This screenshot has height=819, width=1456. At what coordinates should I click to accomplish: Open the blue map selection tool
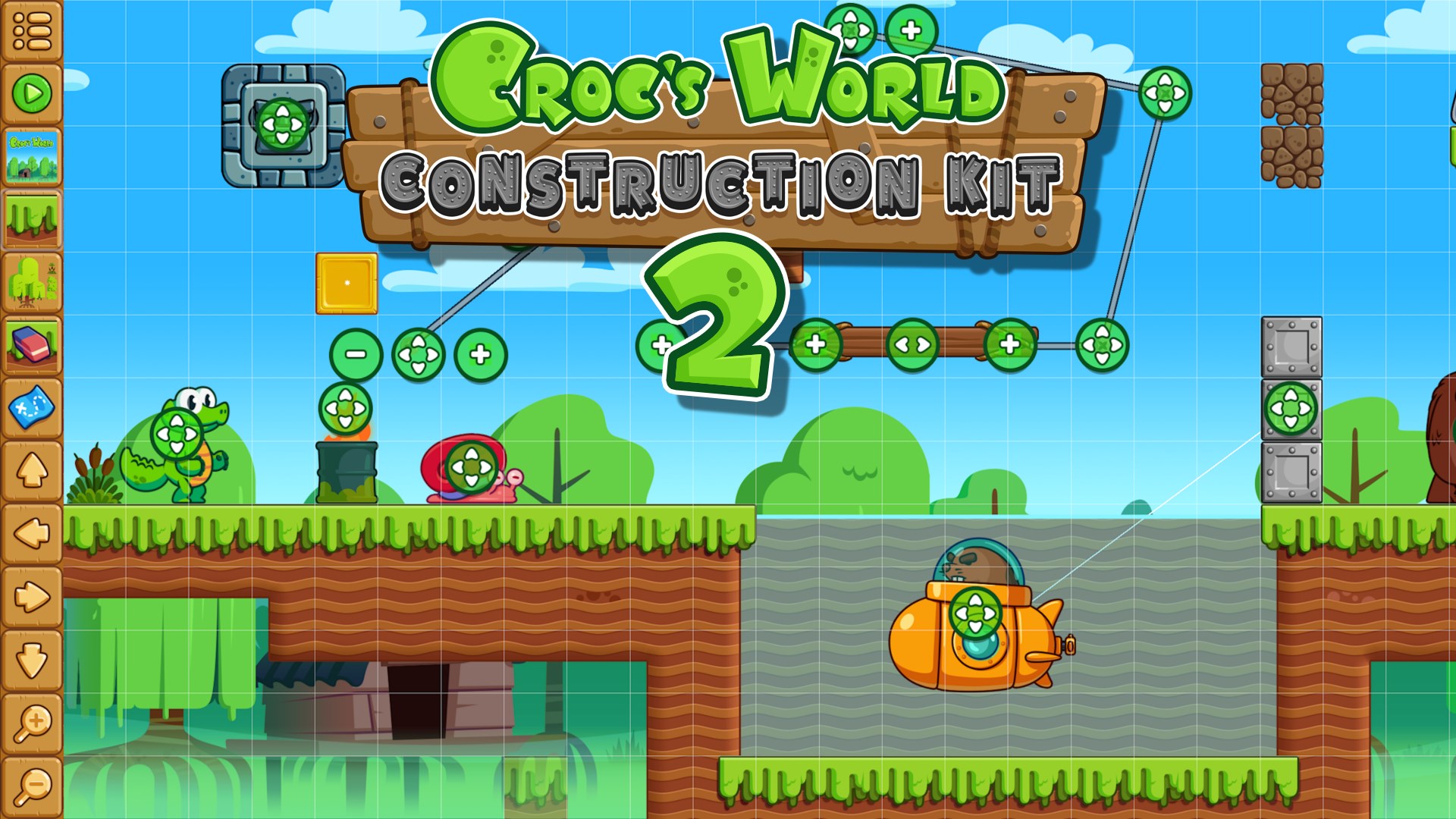(30, 407)
